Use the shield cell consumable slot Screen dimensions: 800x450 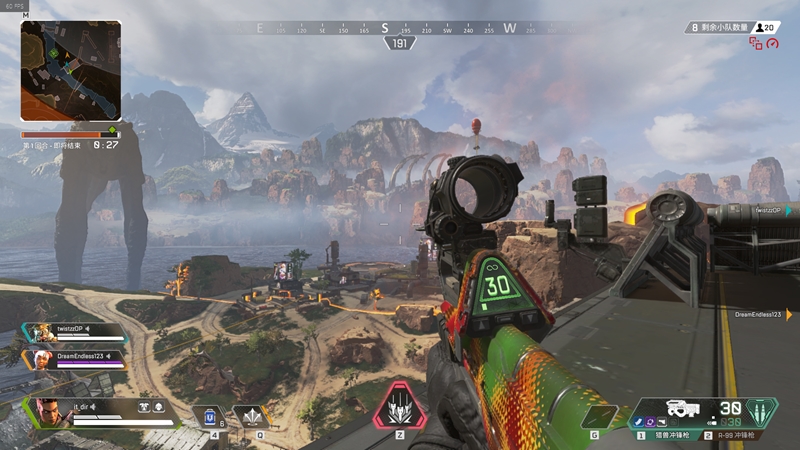[210, 416]
